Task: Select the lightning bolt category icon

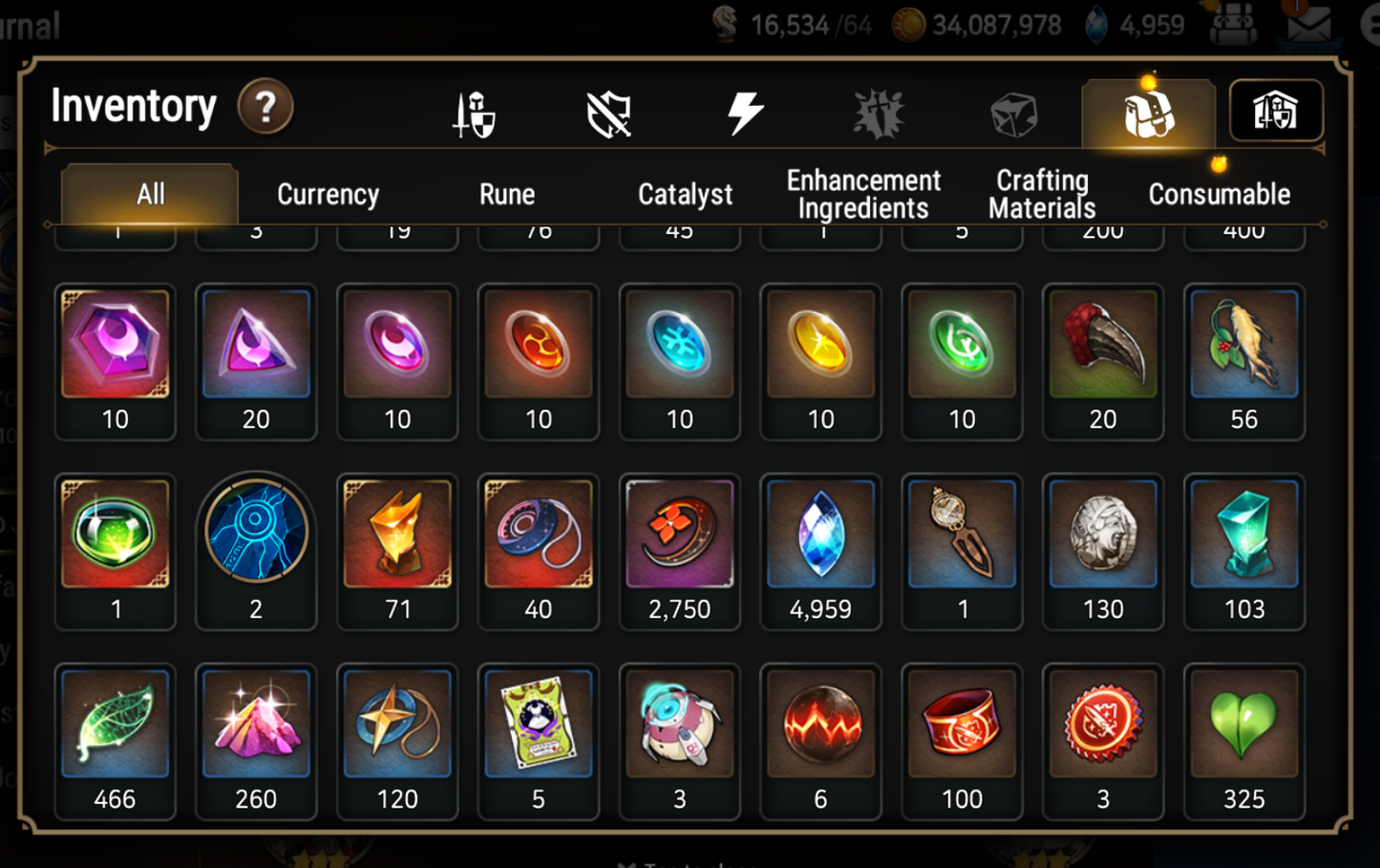Action: click(746, 113)
